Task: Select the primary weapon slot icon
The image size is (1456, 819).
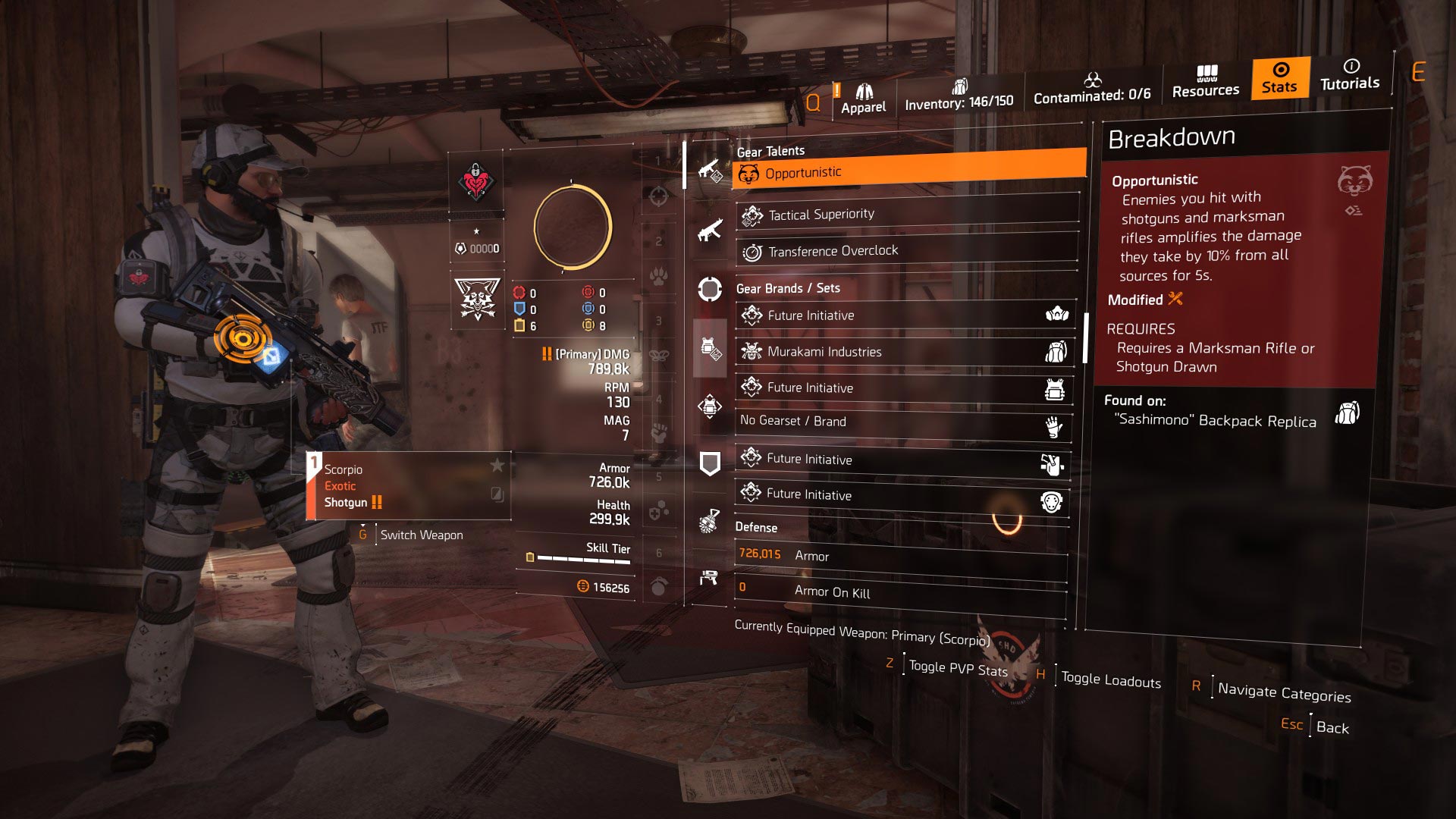Action: tap(709, 171)
